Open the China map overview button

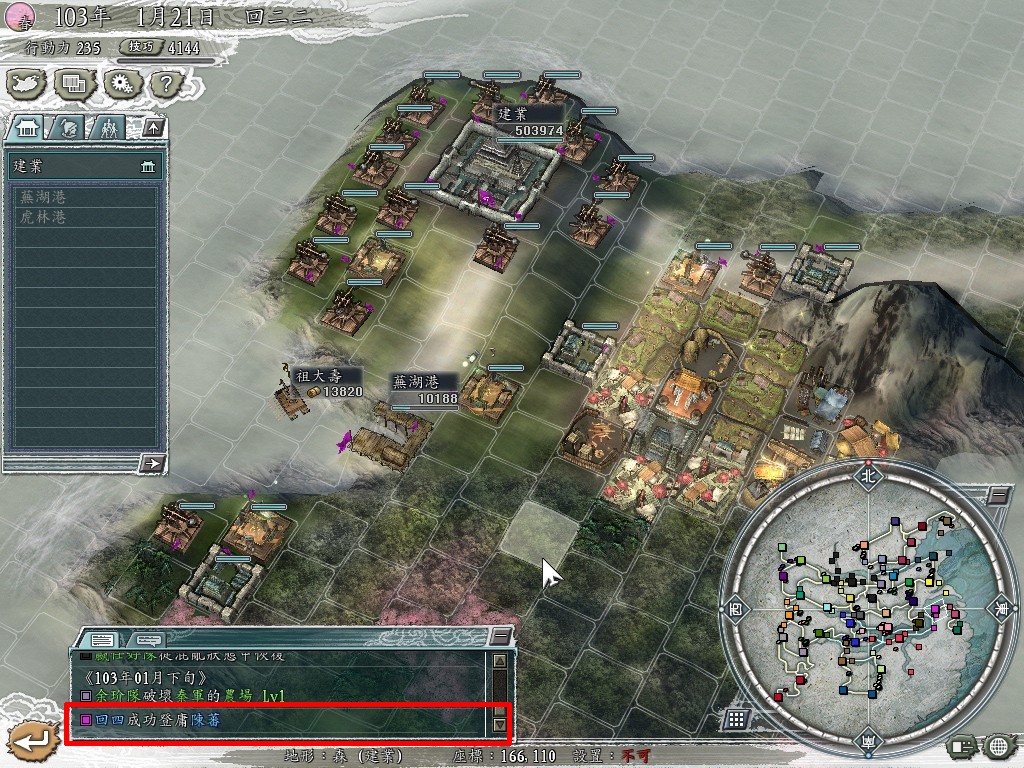point(27,85)
